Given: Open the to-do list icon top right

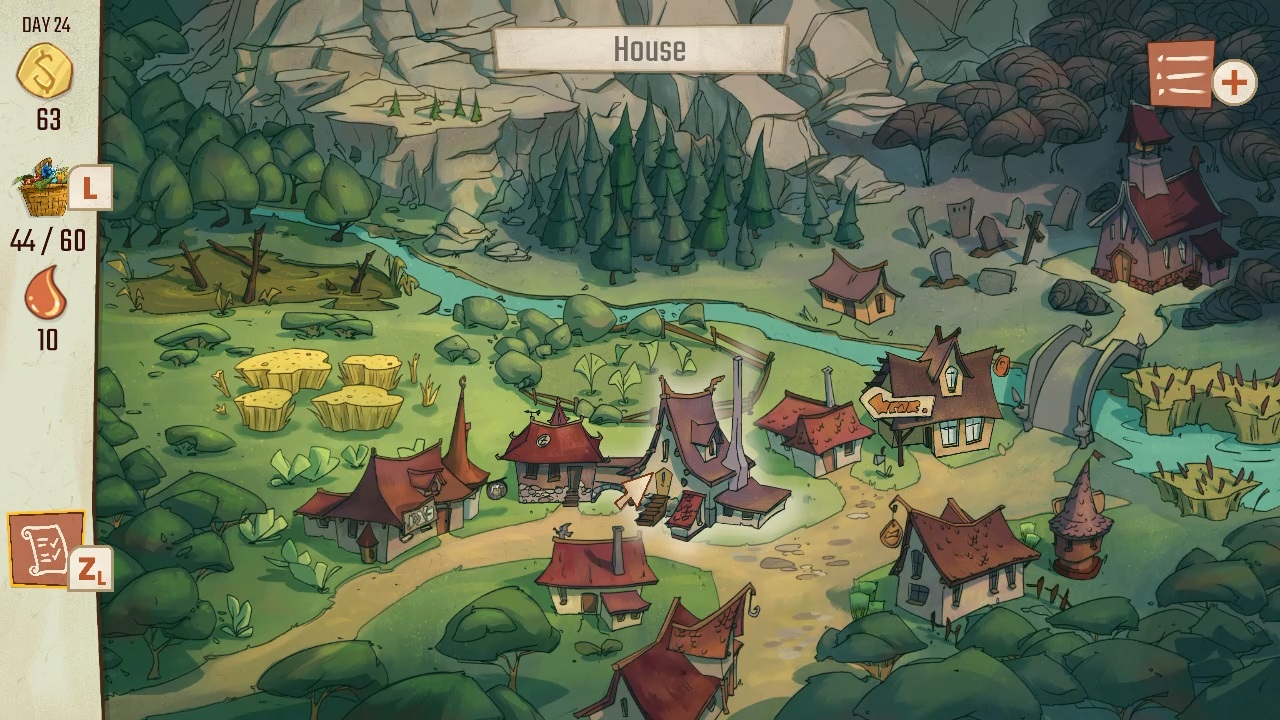Looking at the screenshot, I should click(x=1180, y=75).
